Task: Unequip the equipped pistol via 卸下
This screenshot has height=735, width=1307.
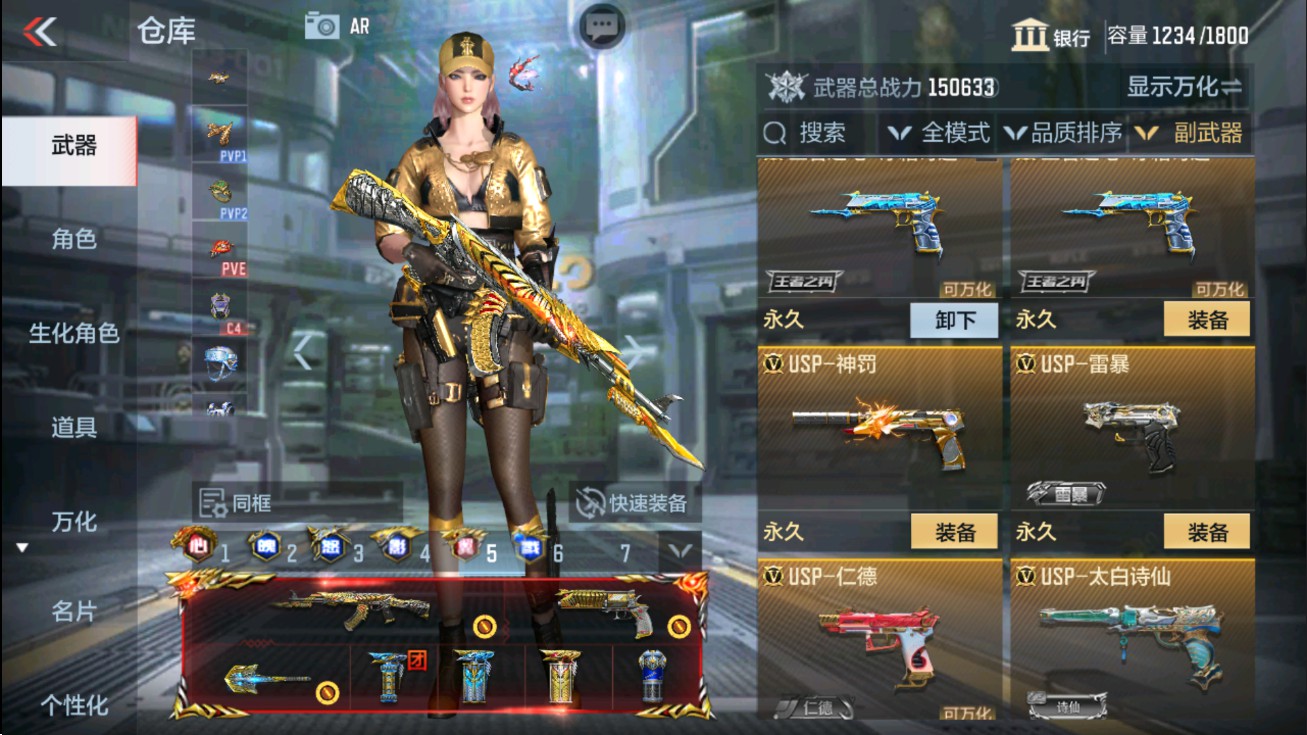Action: [x=954, y=320]
